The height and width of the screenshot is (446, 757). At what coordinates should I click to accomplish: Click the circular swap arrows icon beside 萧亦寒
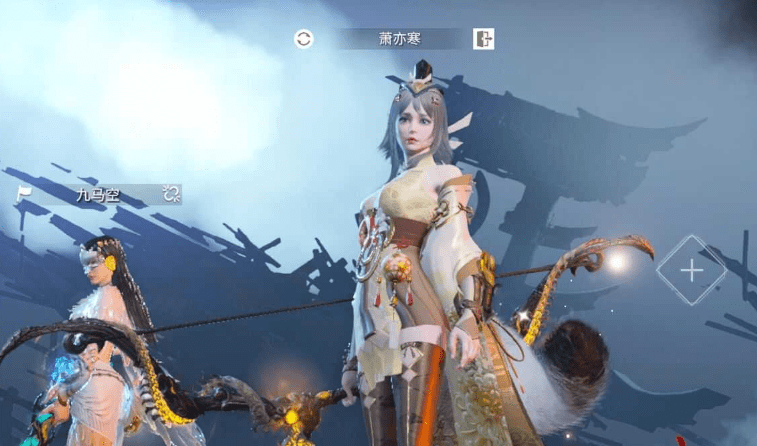[304, 39]
